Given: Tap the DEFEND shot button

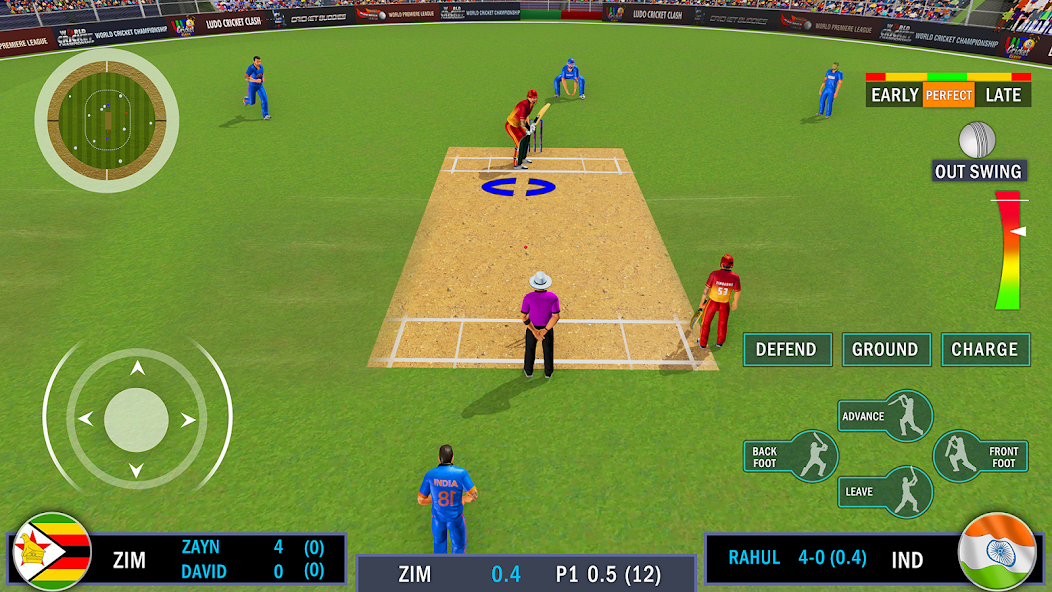Looking at the screenshot, I should click(787, 350).
